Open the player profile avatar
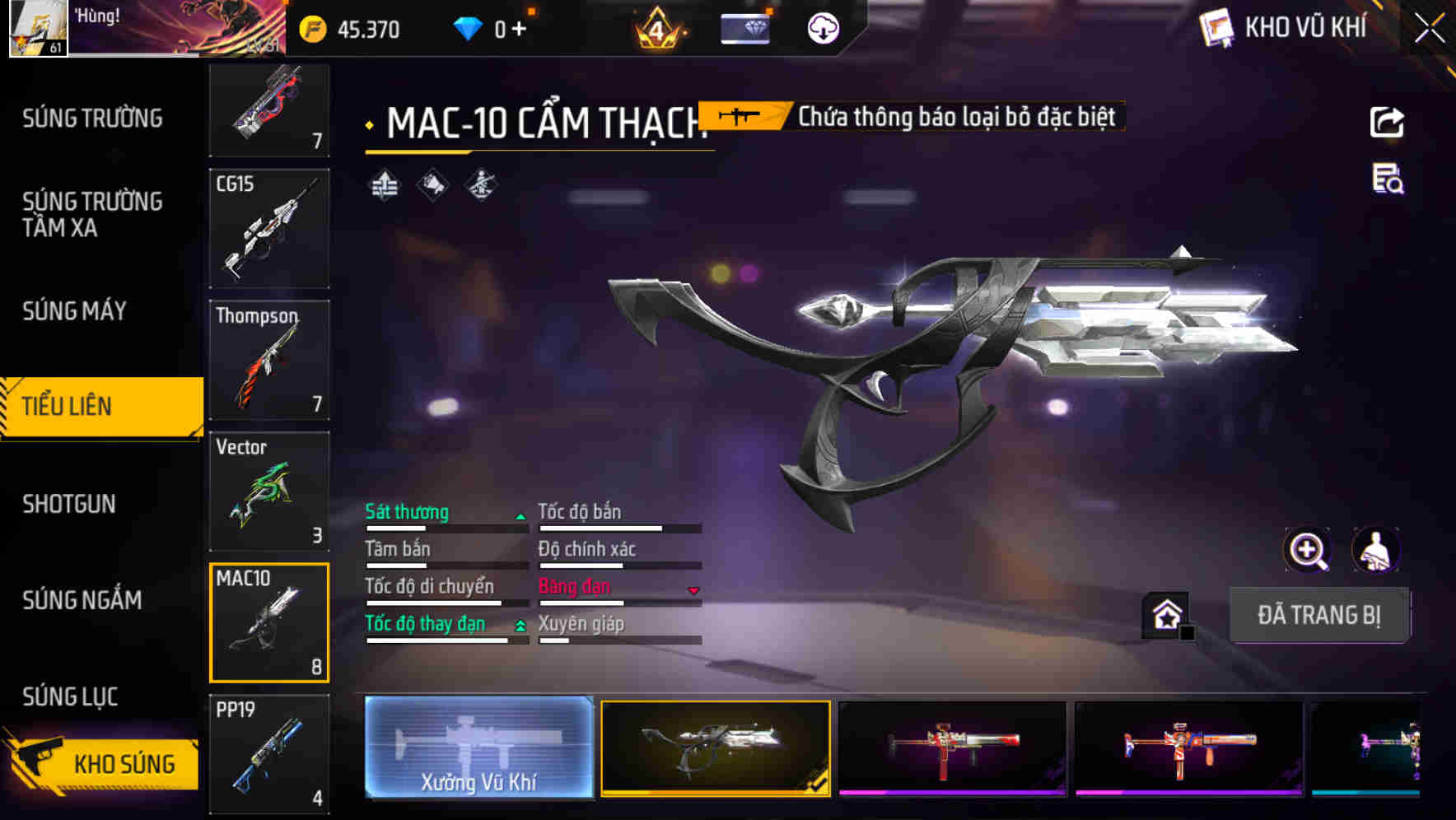Screen dimensions: 1456x820 click(x=38, y=28)
